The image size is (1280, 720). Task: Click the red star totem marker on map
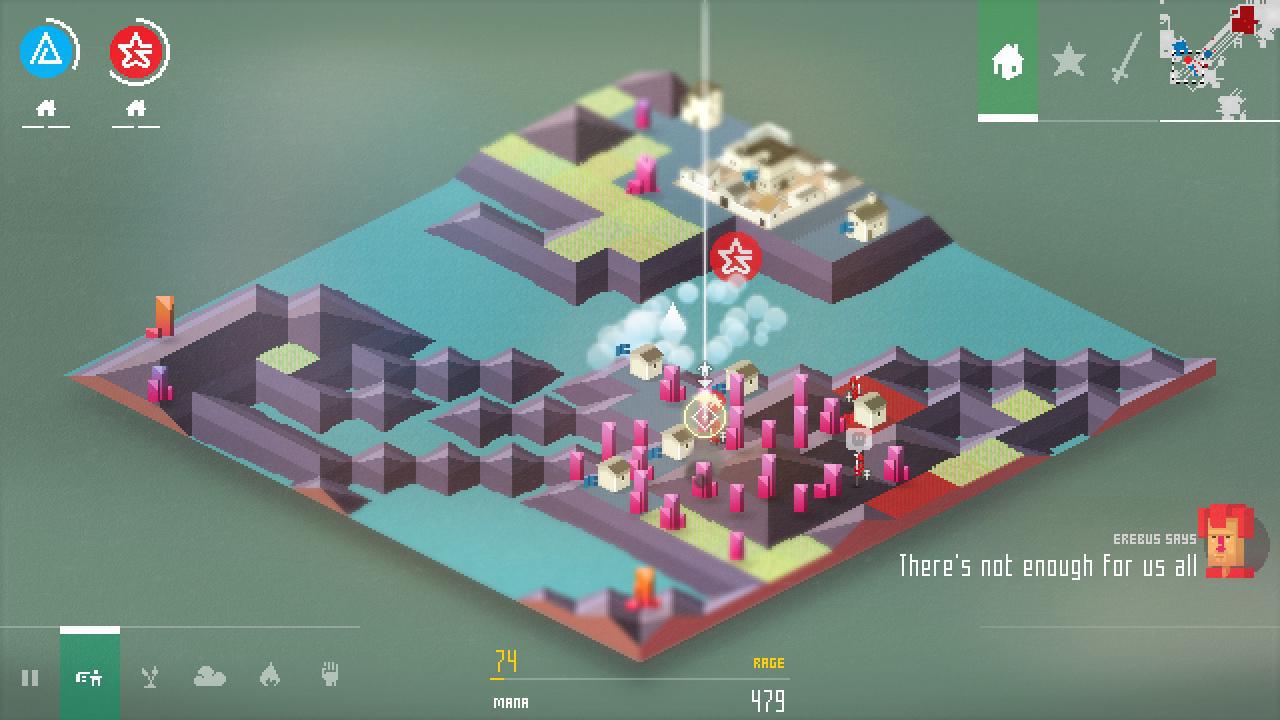(737, 258)
